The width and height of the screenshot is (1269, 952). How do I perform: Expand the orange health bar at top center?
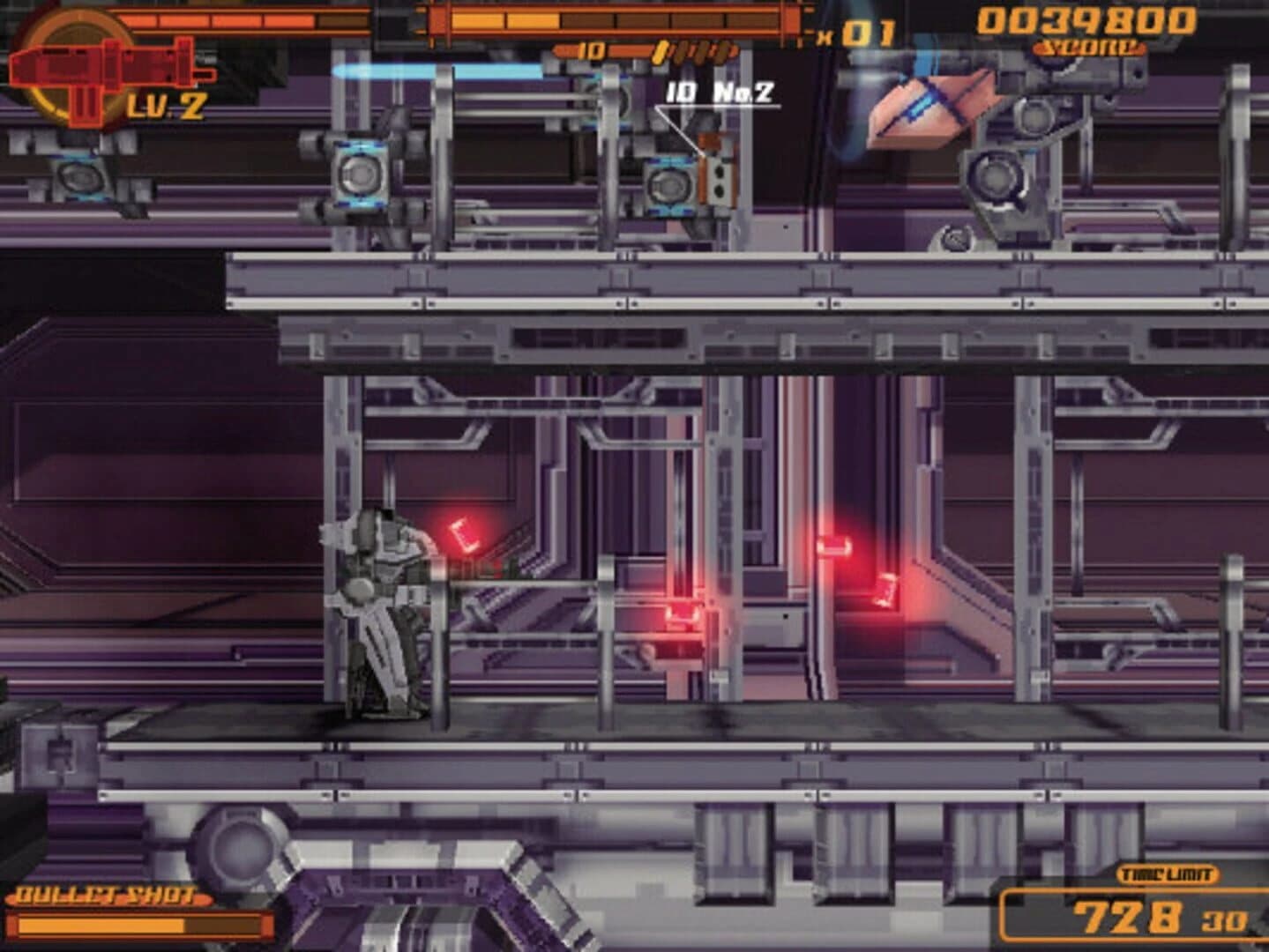pyautogui.click(x=617, y=22)
